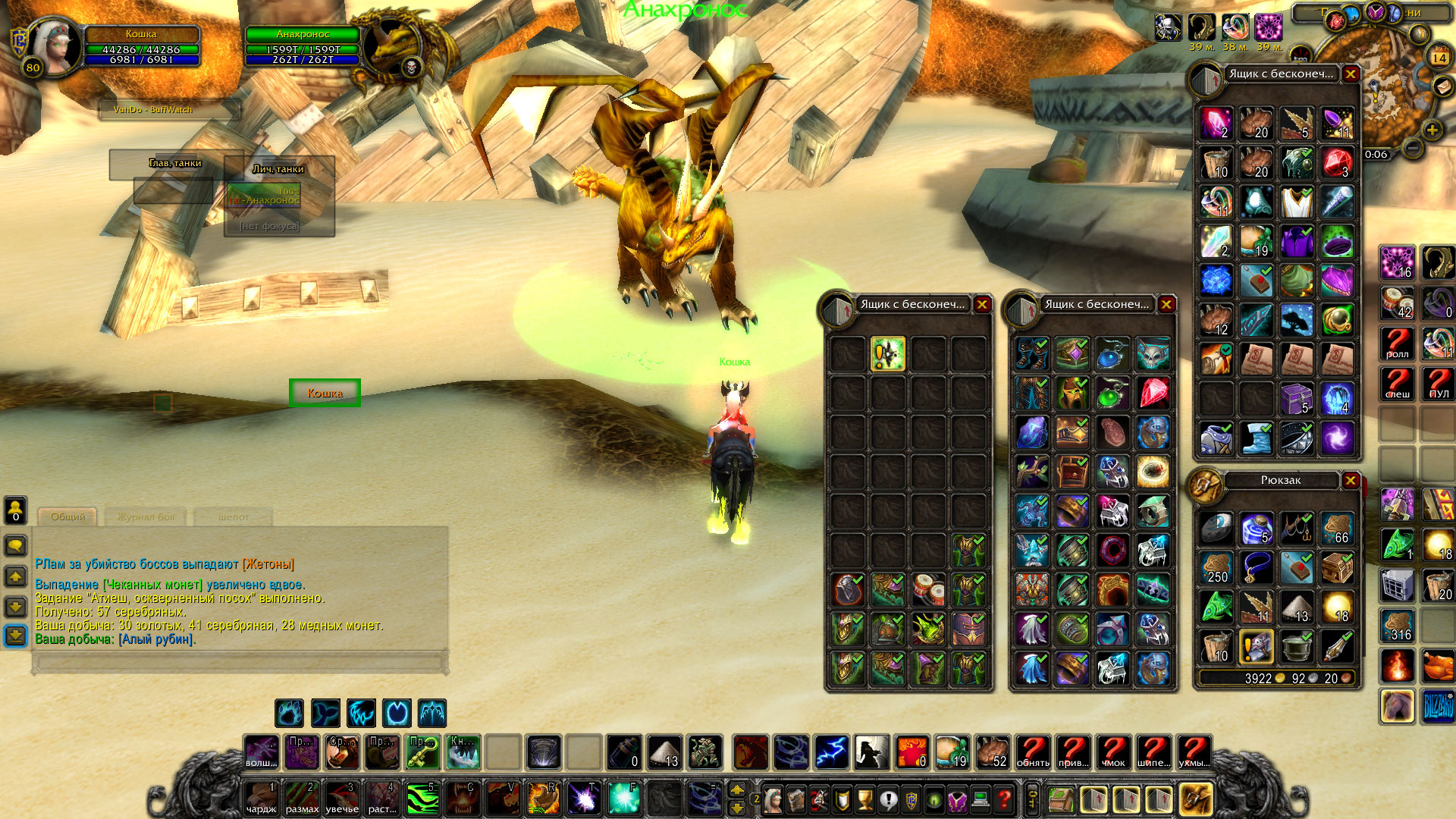Select Кошка in the raid frame
Screen dimensions: 1456x819
[x=325, y=393]
